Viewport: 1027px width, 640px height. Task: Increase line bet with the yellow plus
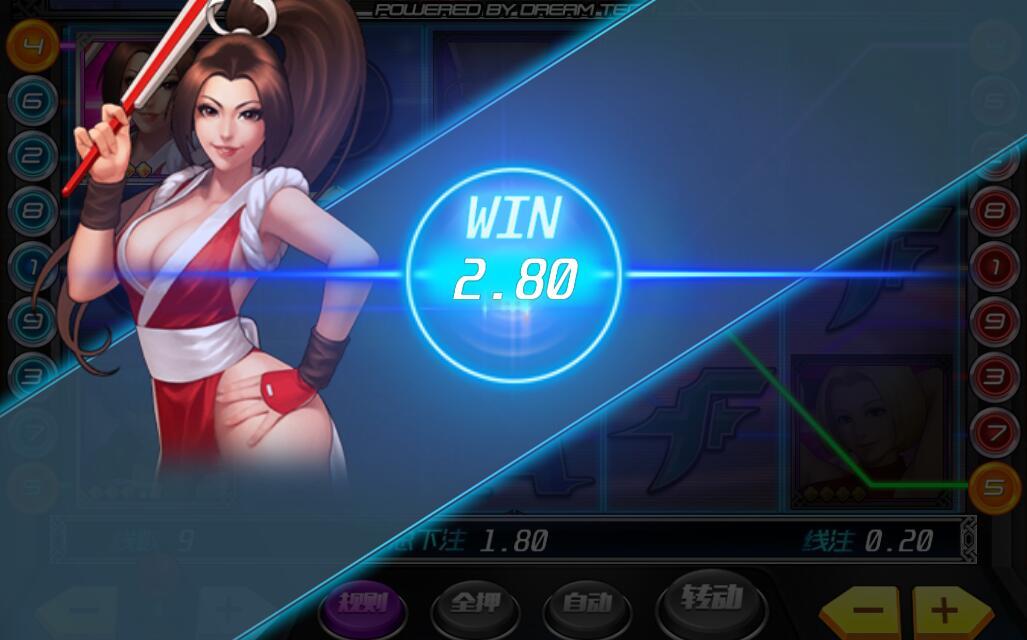point(944,611)
